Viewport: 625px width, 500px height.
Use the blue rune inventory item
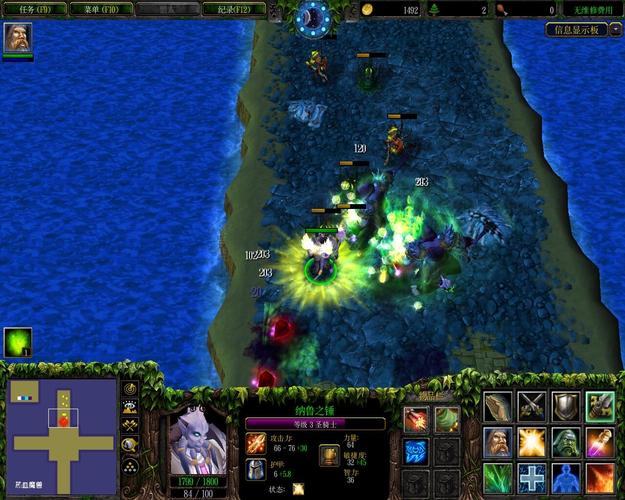[x=416, y=450]
